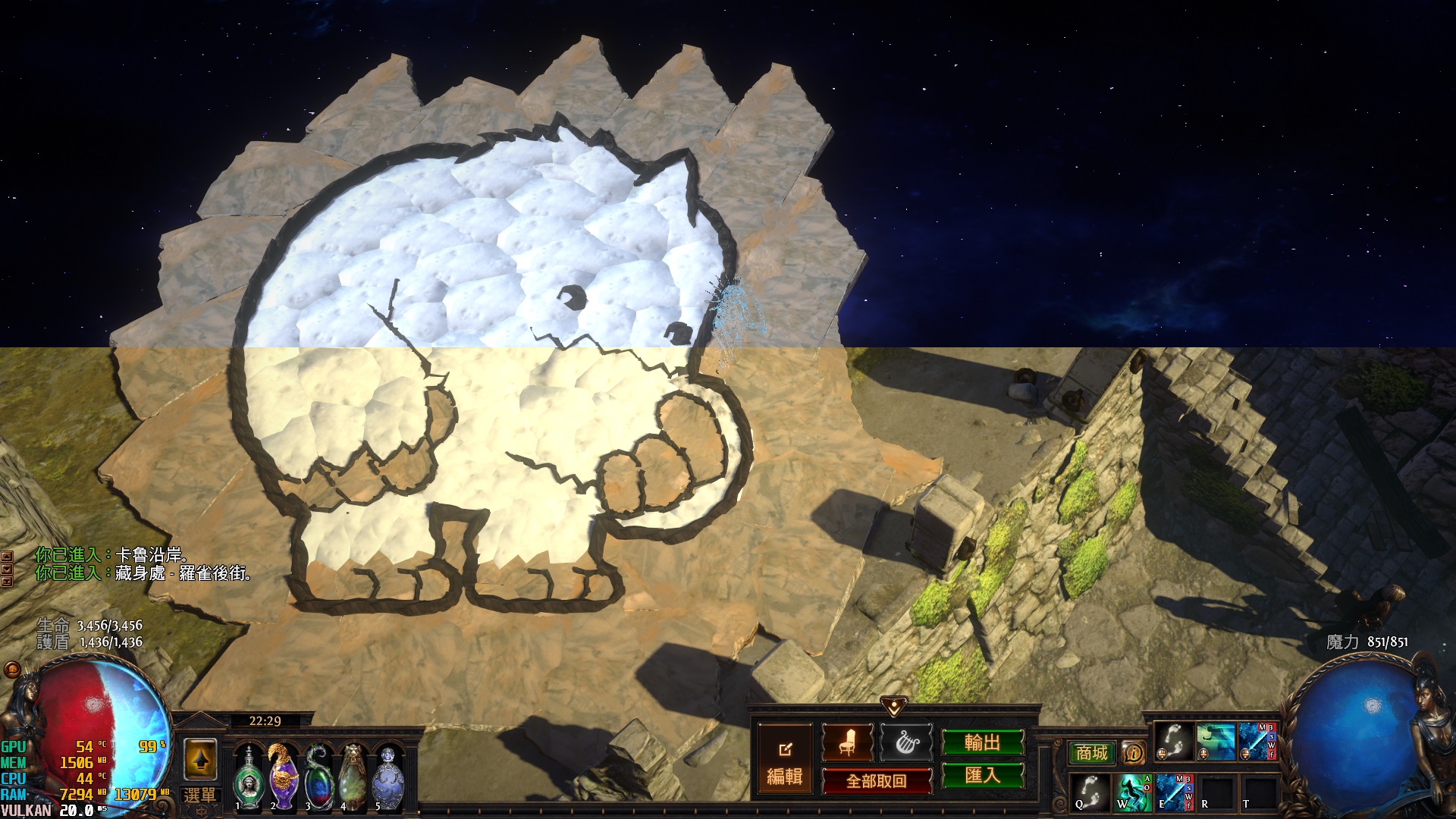Use the purple gold-topped flask in slot 2
Viewport: 1456px width, 819px height.
pos(284,777)
